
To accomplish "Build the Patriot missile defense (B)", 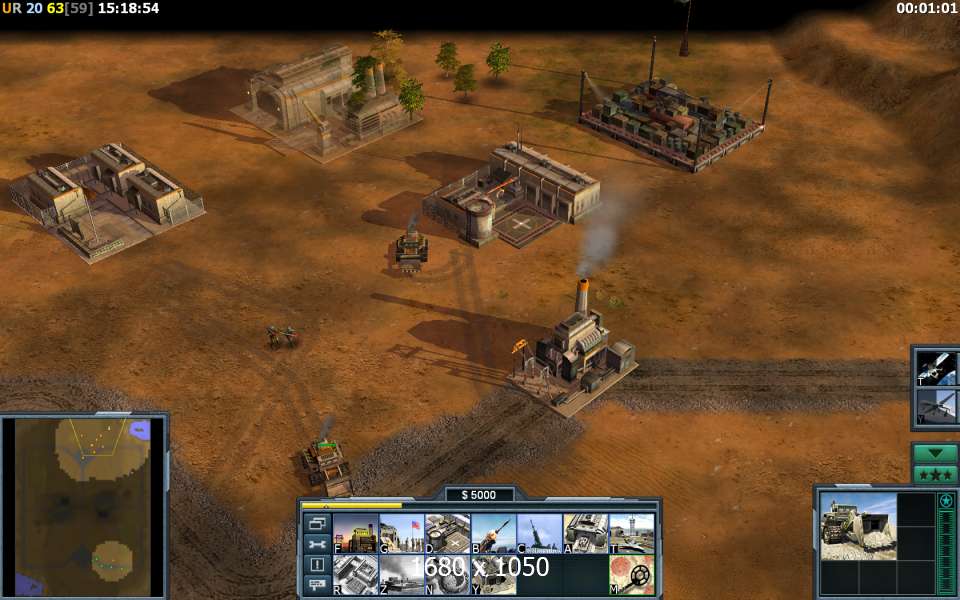I will pyautogui.click(x=493, y=533).
